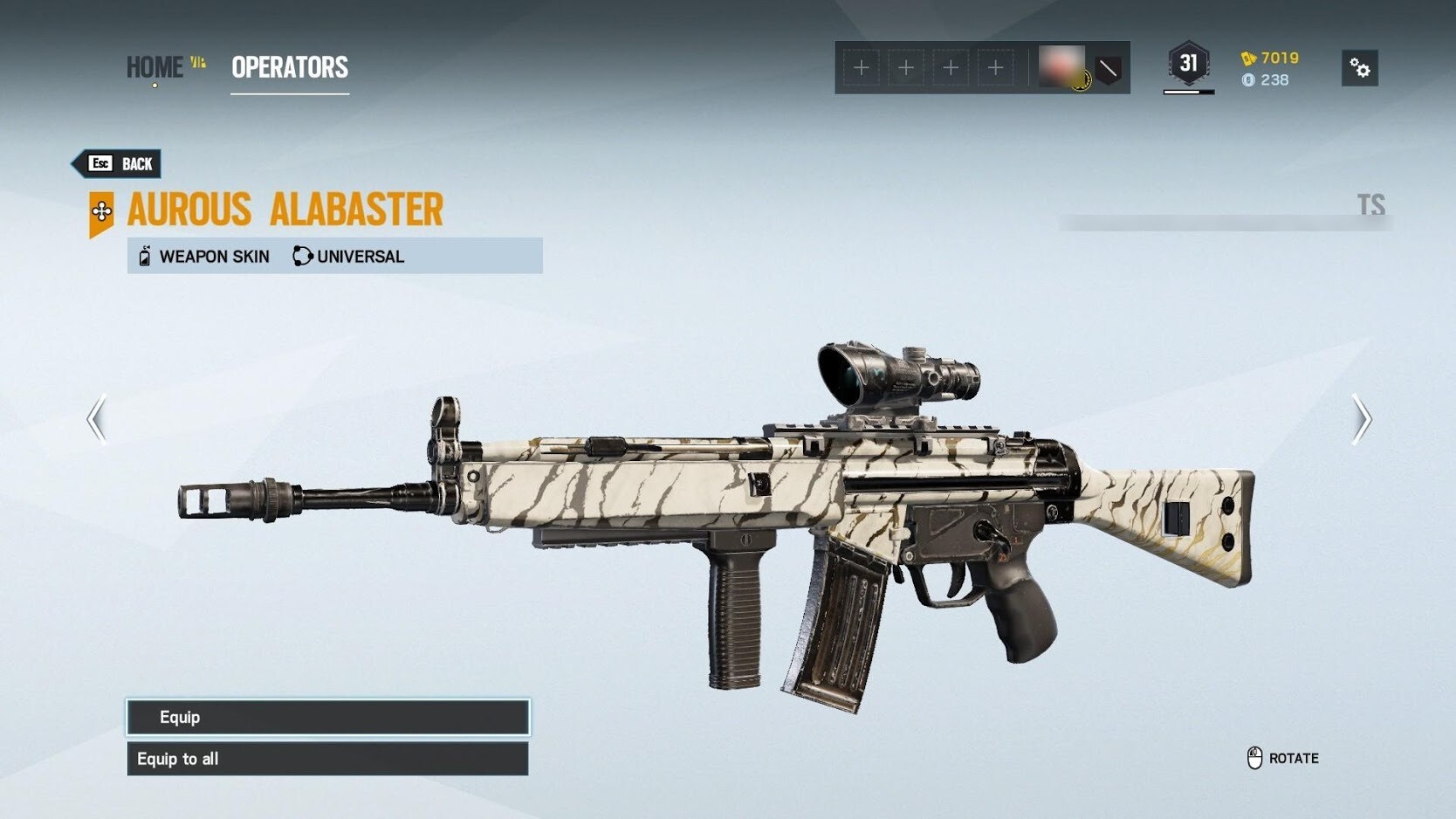Switch to the HOME tab
This screenshot has height=819, width=1456.
pyautogui.click(x=155, y=67)
